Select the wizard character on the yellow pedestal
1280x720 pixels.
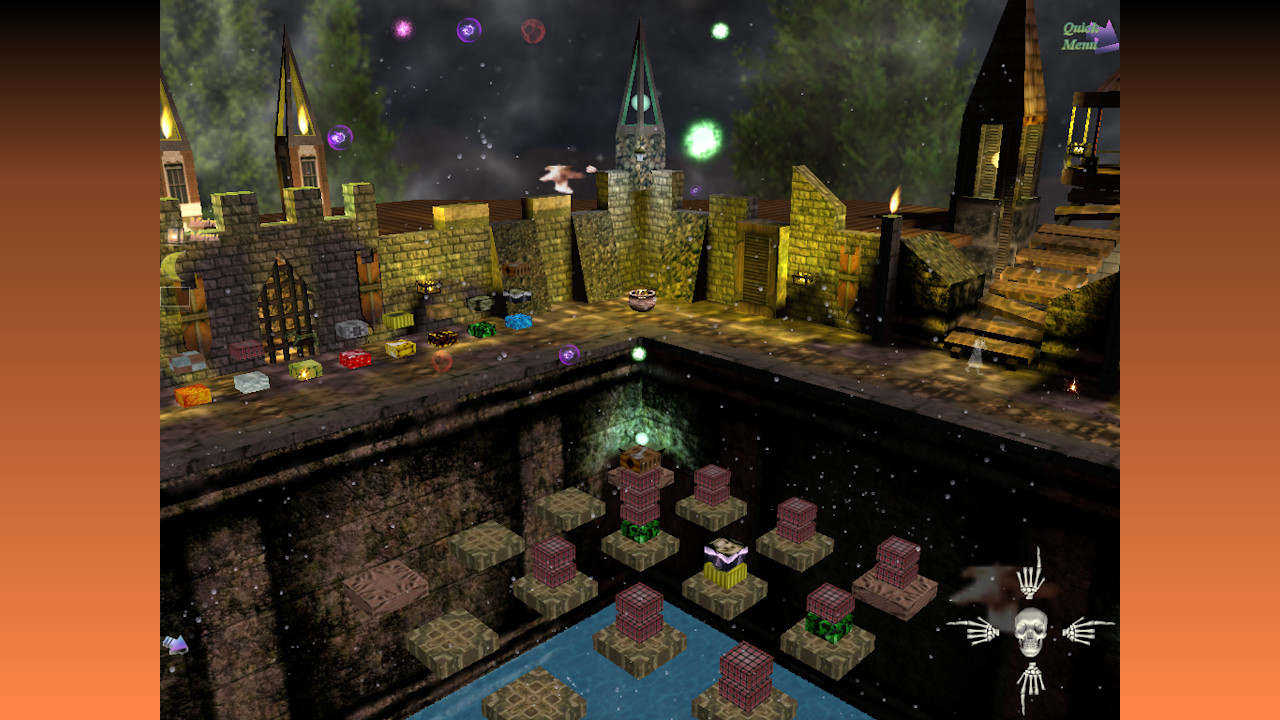pyautogui.click(x=724, y=550)
